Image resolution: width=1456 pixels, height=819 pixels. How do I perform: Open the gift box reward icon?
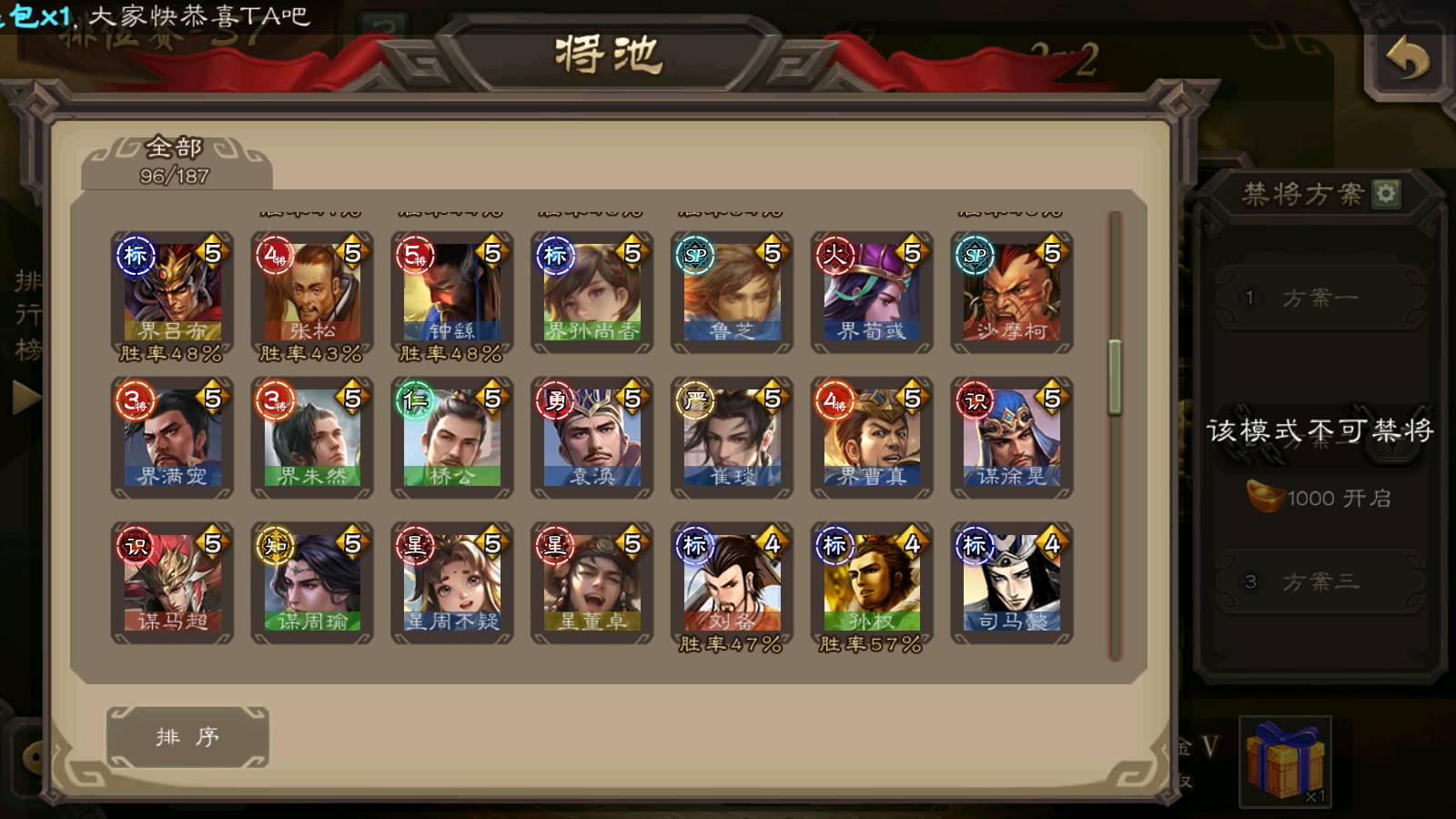(1285, 762)
